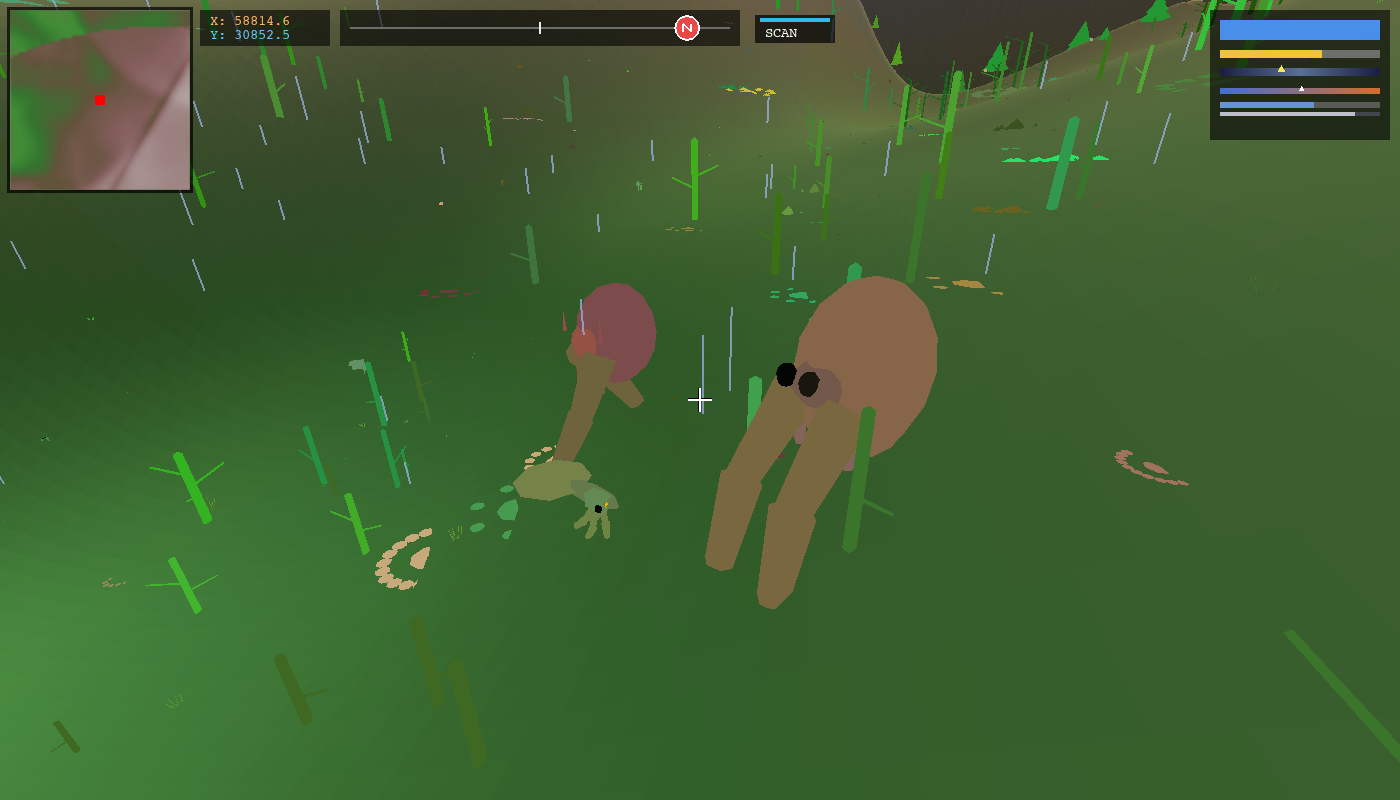Click the pink mushroom-capped creature
The width and height of the screenshot is (1400, 800).
pos(618,330)
